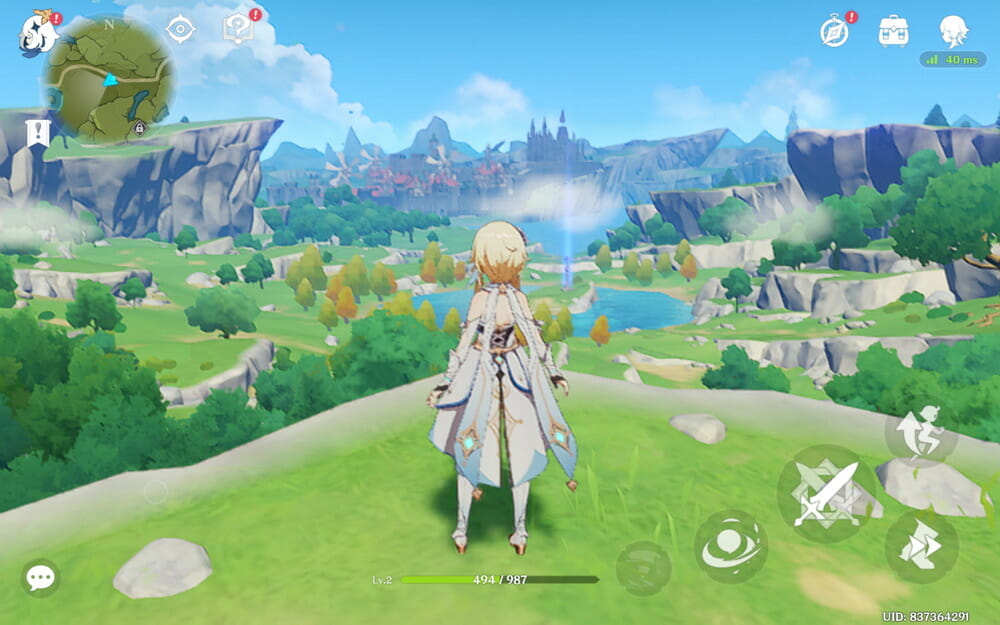Open the character profile icon
Screen dimensions: 1000x625
tap(953, 30)
